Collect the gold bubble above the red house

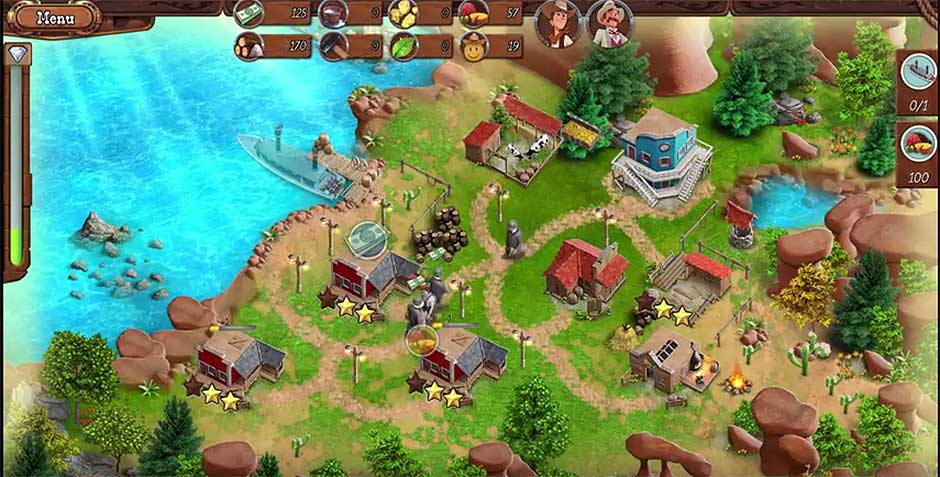pyautogui.click(x=423, y=340)
